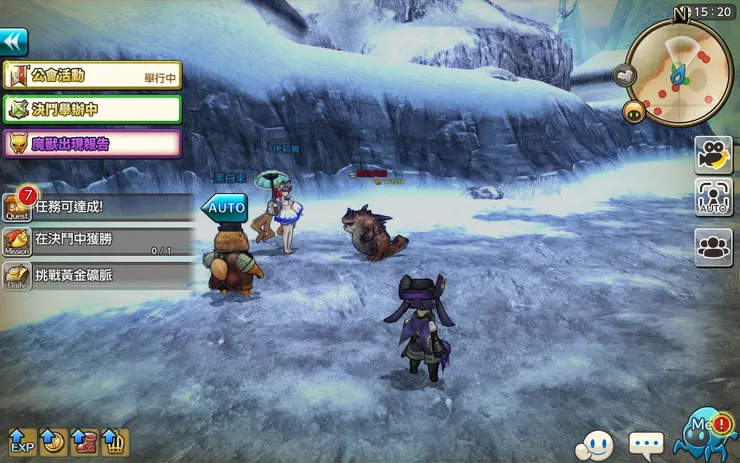Click the orange monster face icon by minimap

[632, 112]
